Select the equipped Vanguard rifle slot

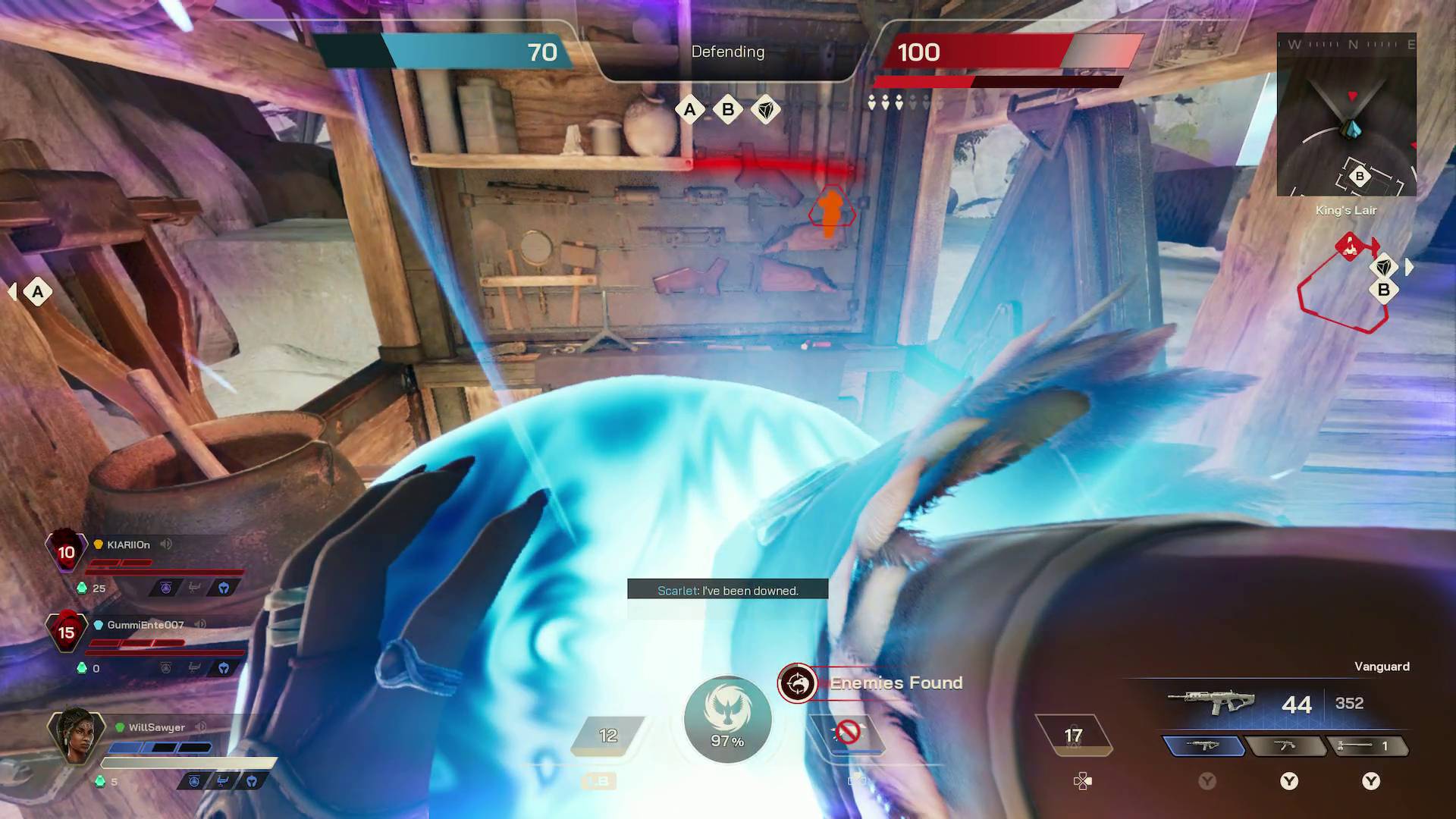[1206, 747]
